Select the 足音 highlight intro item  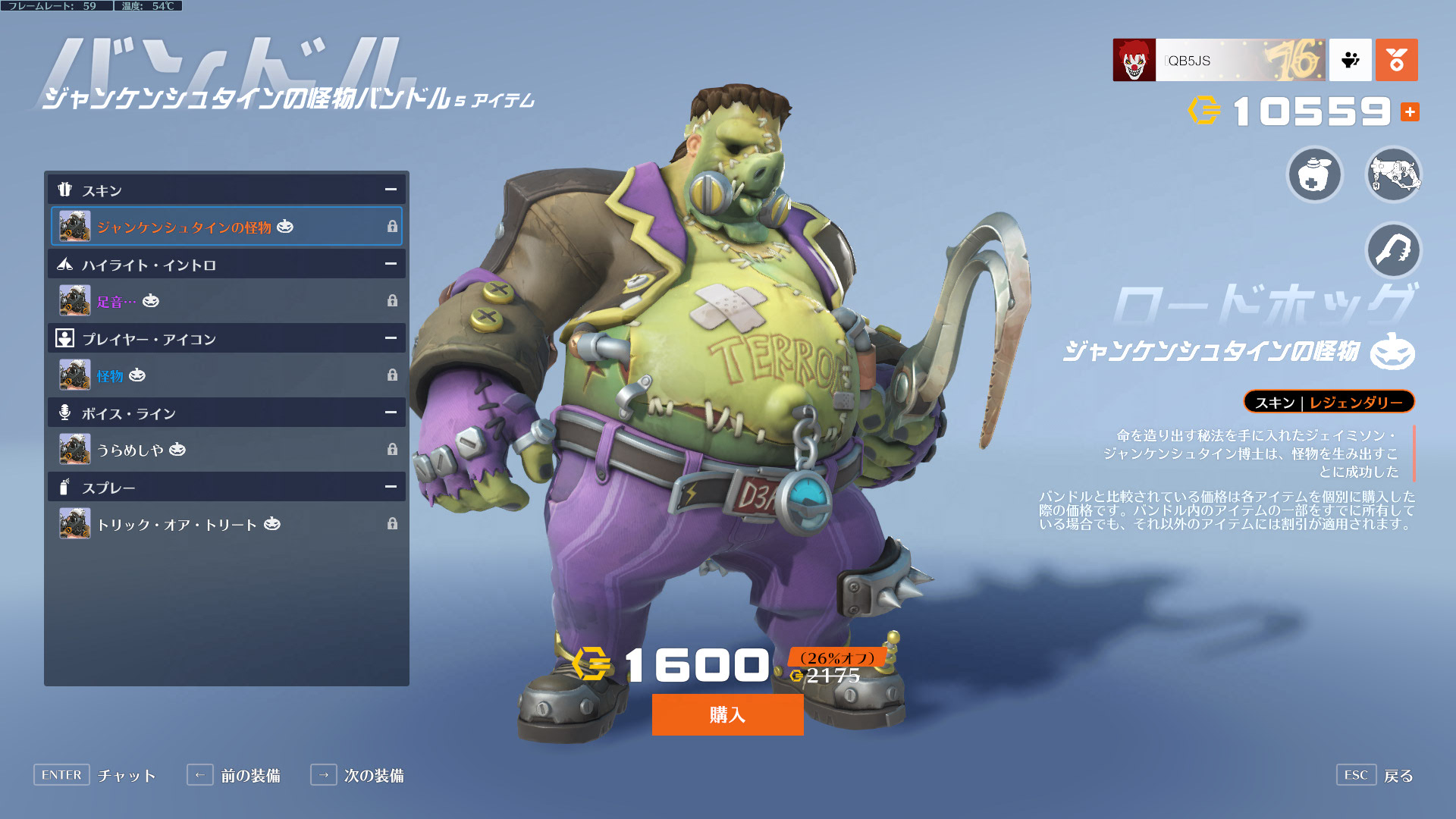(x=226, y=300)
